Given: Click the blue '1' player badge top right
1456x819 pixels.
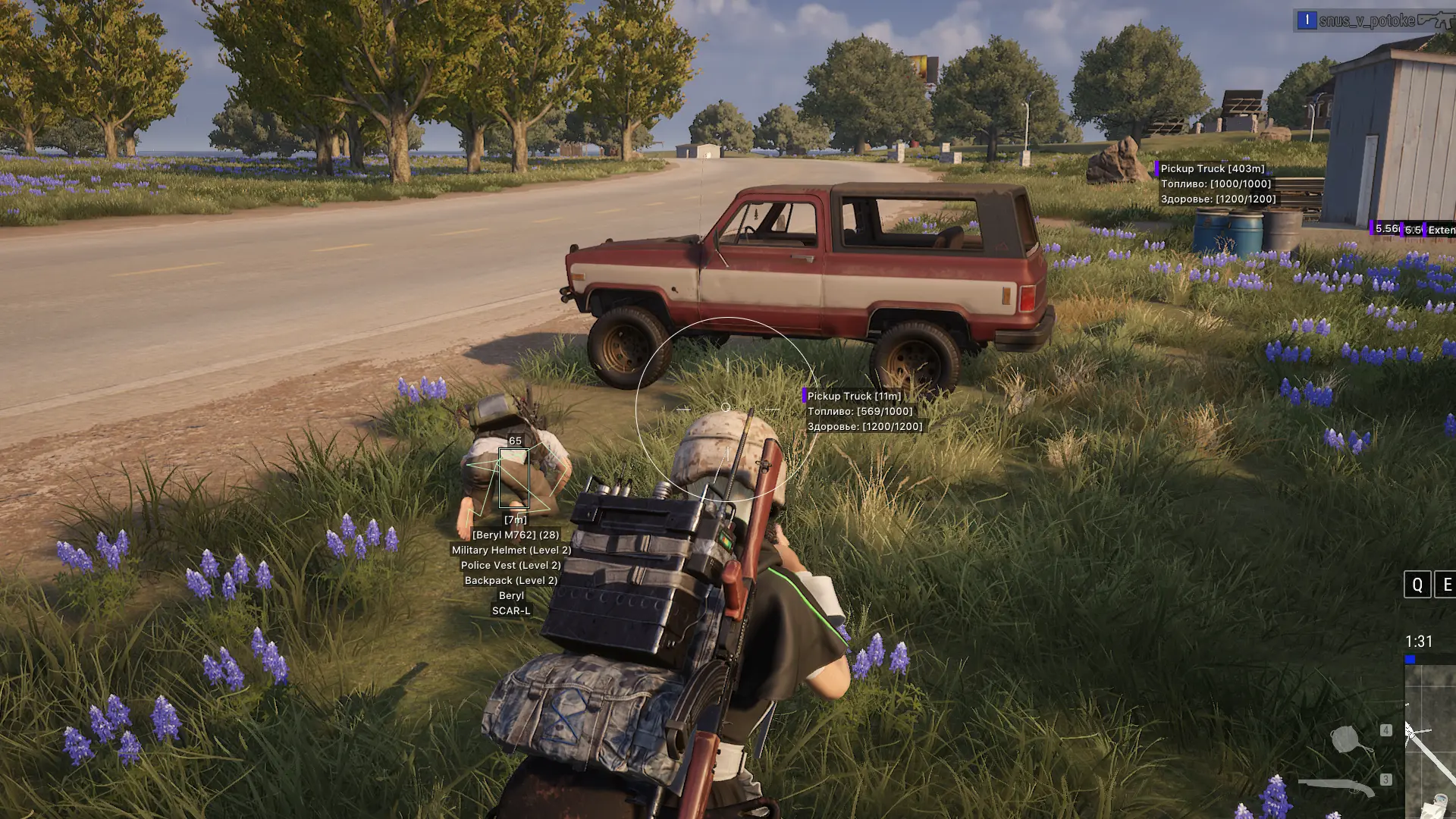Looking at the screenshot, I should [x=1307, y=20].
